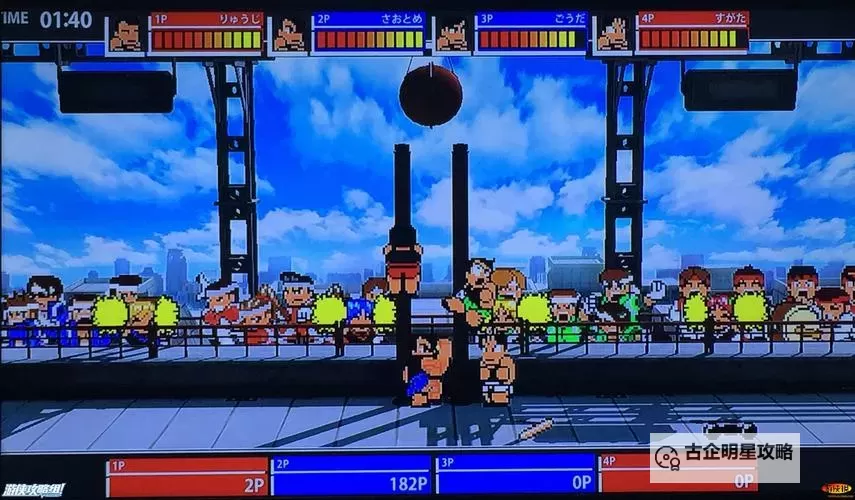Screen dimensions: 855x500
Task: Select the 1P りゅうじ character portrait
Action: pyautogui.click(x=126, y=34)
